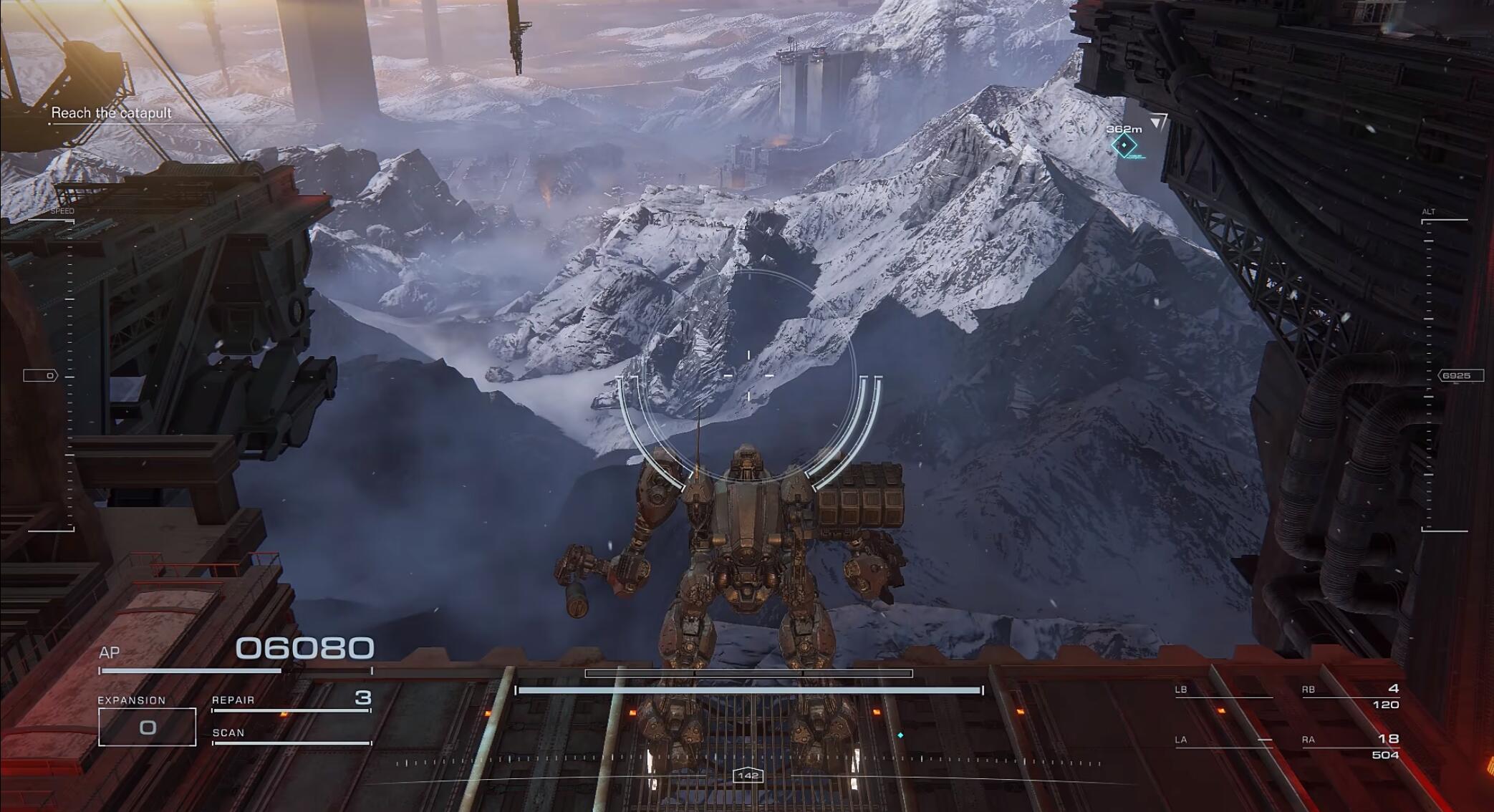Open the 362m distance marker details

(1123, 129)
